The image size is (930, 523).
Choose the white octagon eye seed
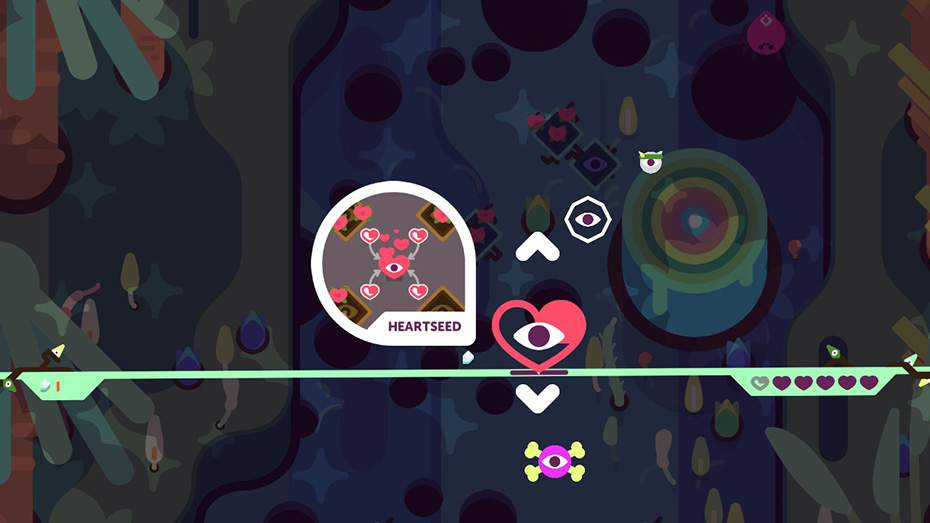coord(585,218)
